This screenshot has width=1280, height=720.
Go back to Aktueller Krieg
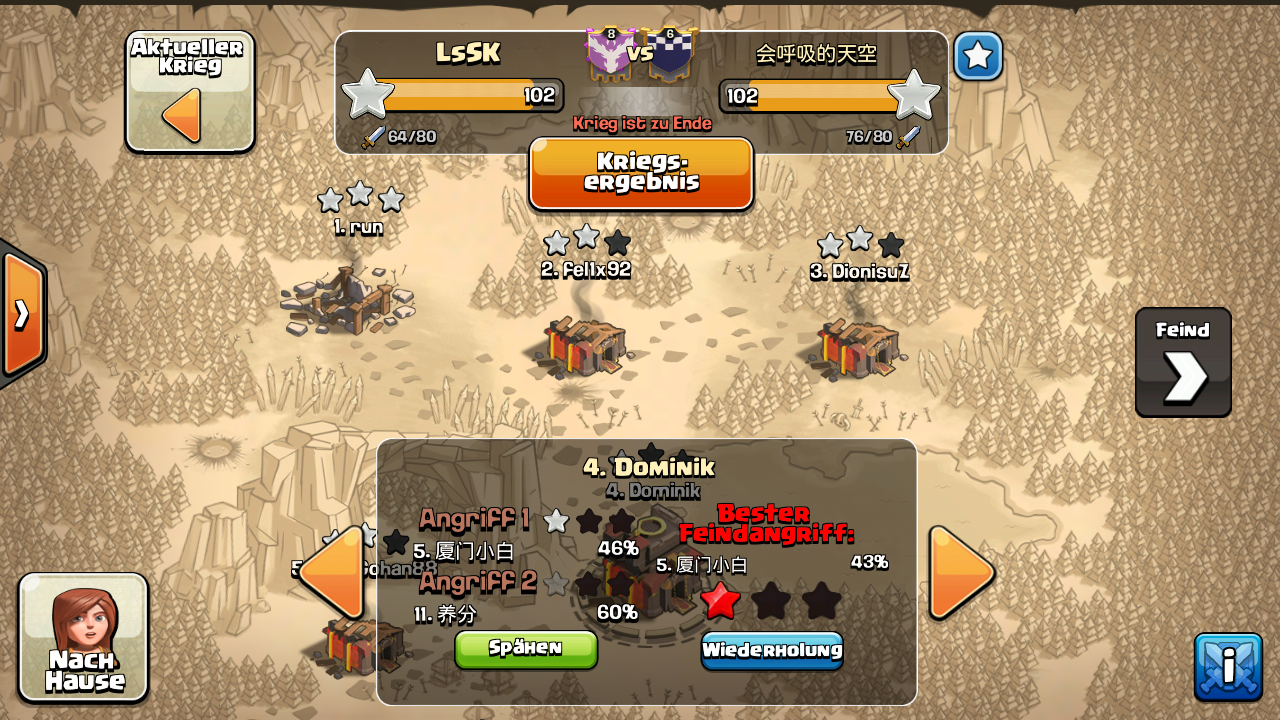tap(189, 93)
